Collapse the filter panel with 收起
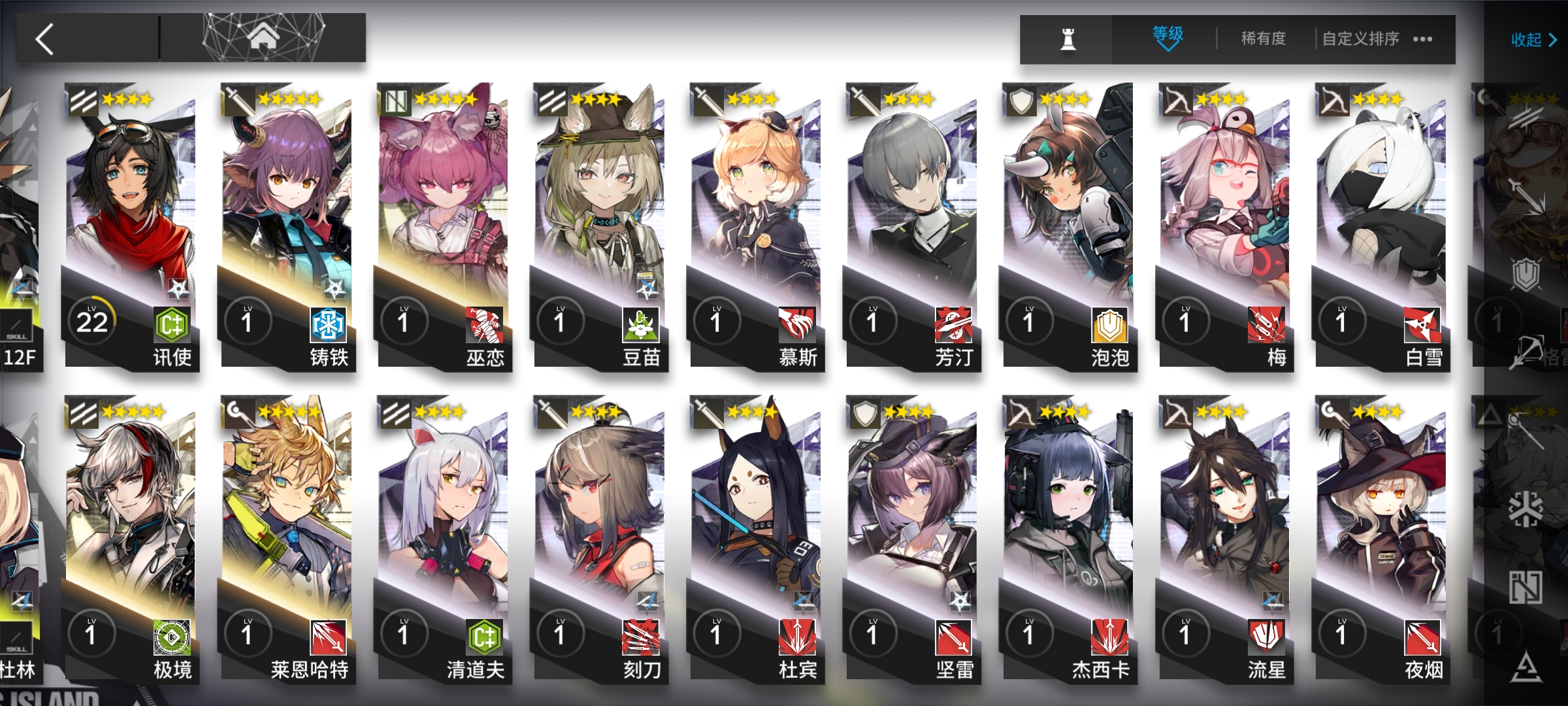1568x706 pixels. pos(1533,41)
